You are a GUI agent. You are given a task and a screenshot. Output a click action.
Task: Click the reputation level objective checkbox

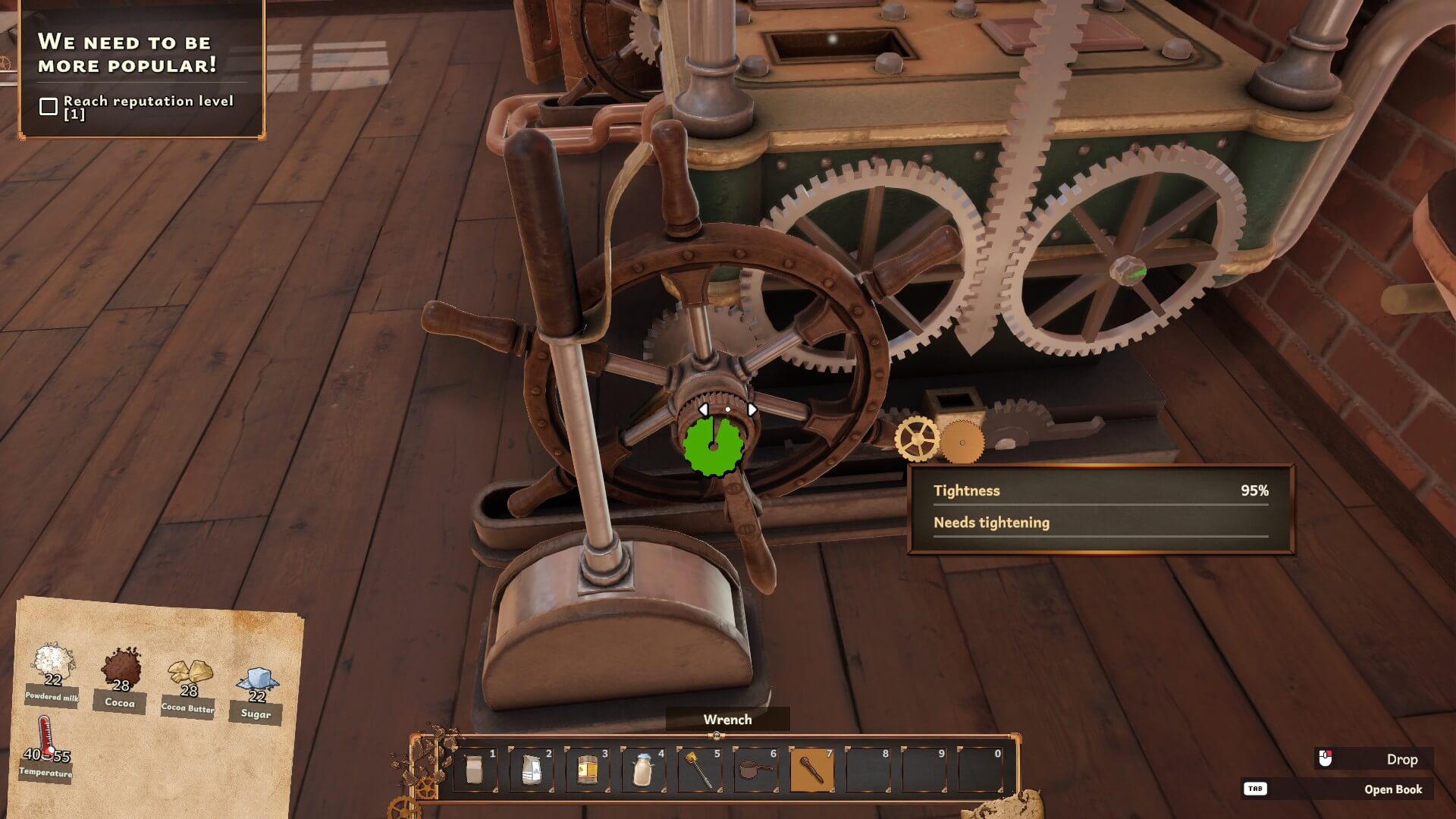[x=49, y=107]
